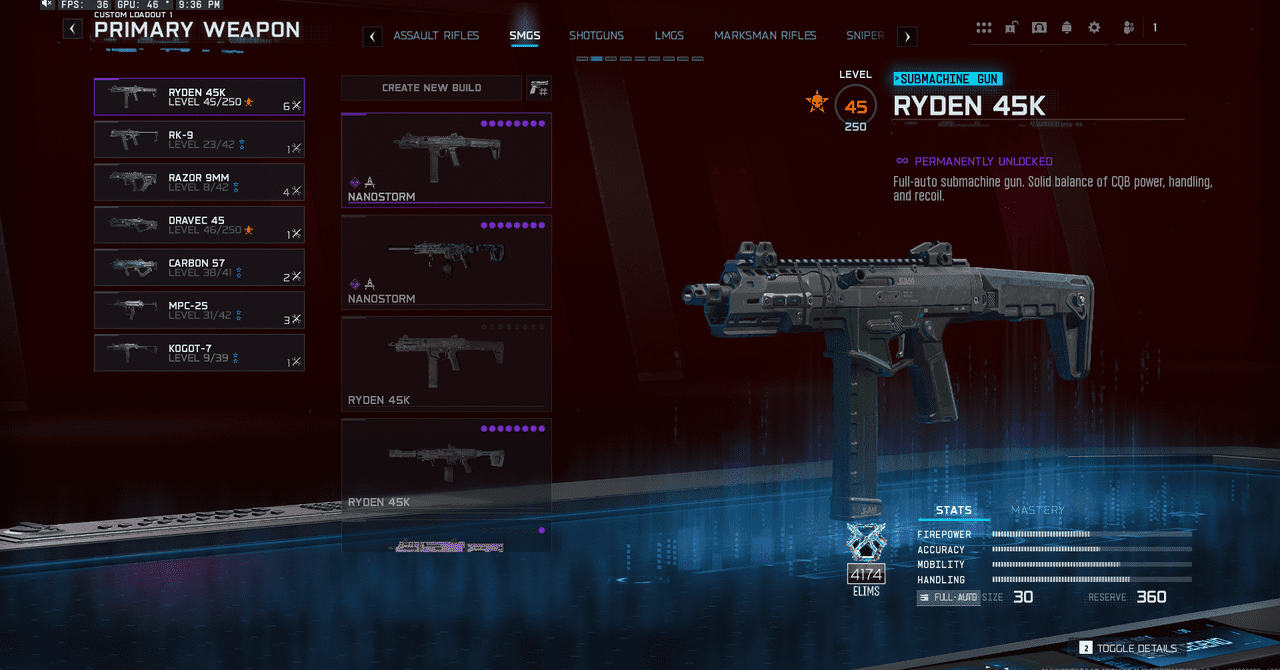Pick the Dravec 45 submachine gun
Screen dimensions: 1280x670
click(x=199, y=225)
